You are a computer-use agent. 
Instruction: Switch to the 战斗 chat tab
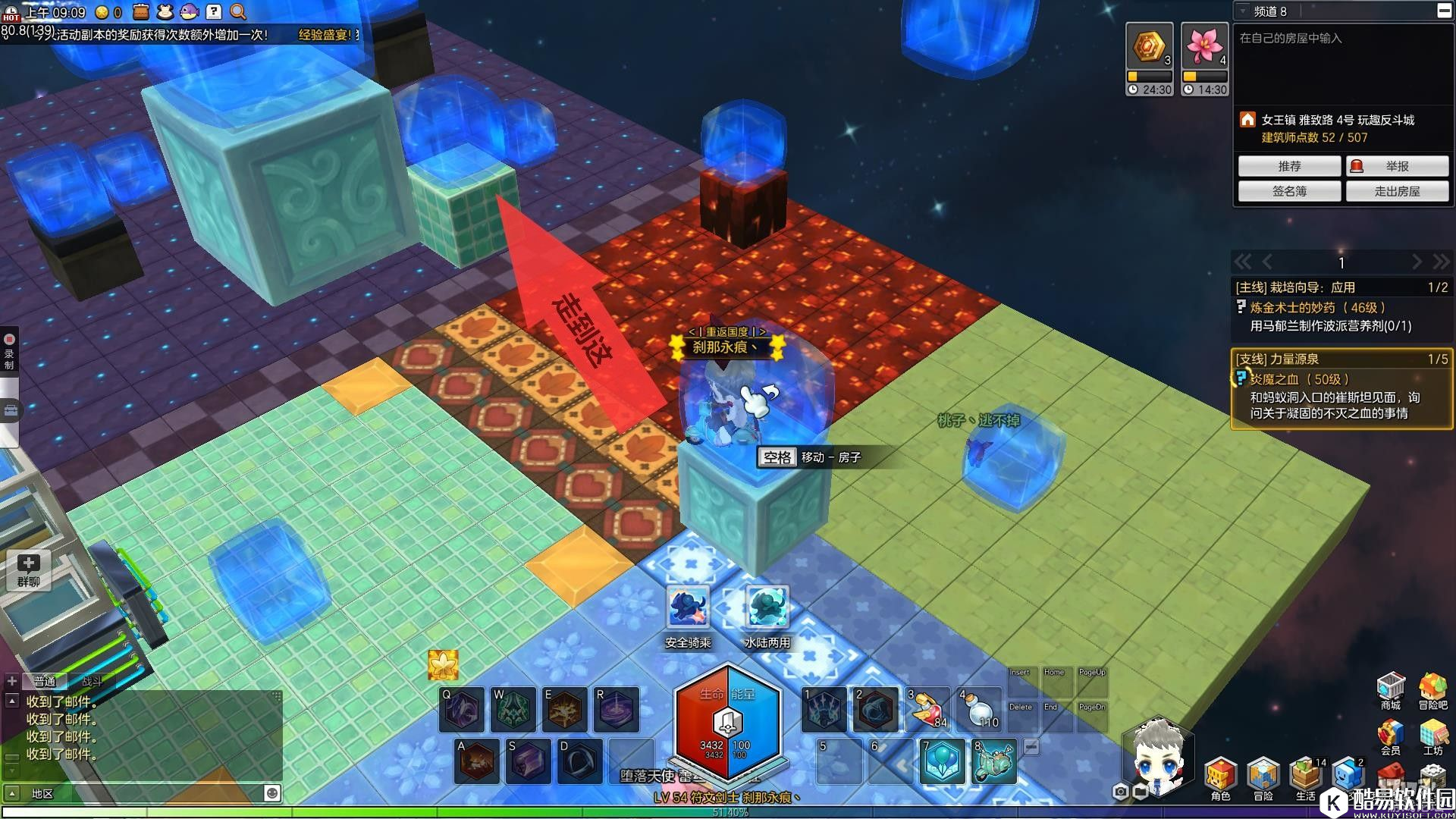point(92,681)
